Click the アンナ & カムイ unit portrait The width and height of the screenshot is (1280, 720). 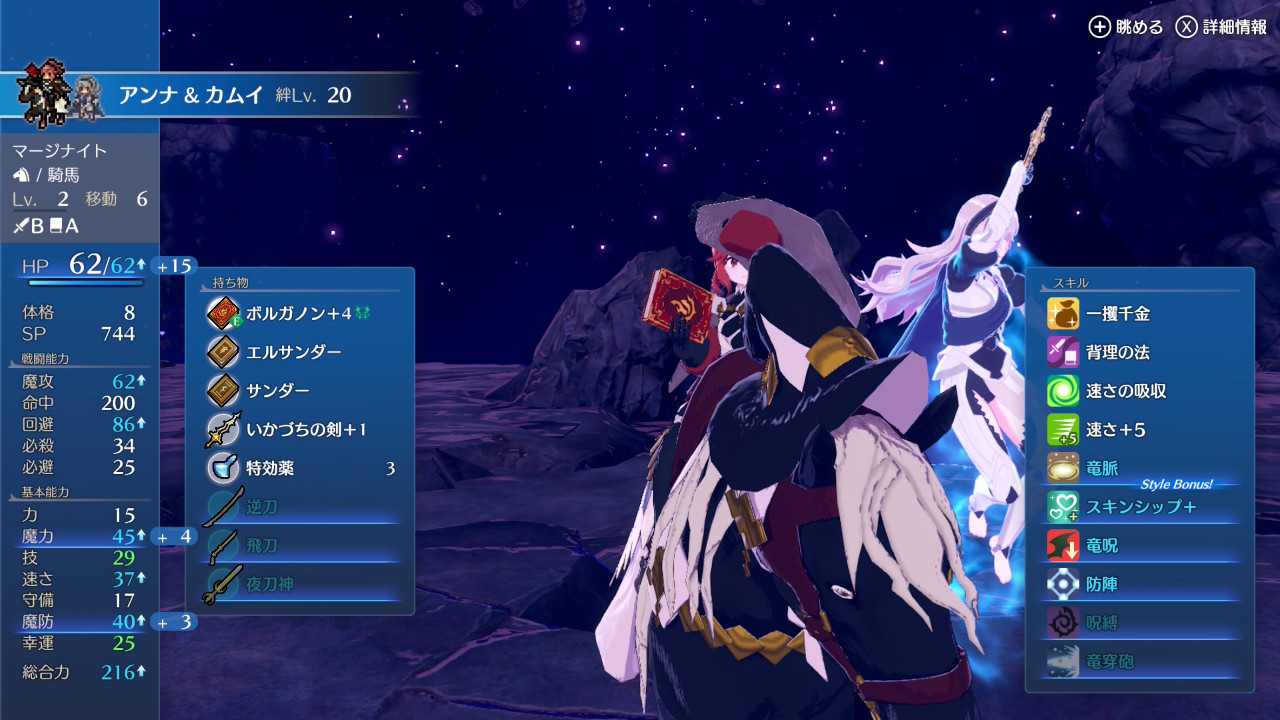60,95
